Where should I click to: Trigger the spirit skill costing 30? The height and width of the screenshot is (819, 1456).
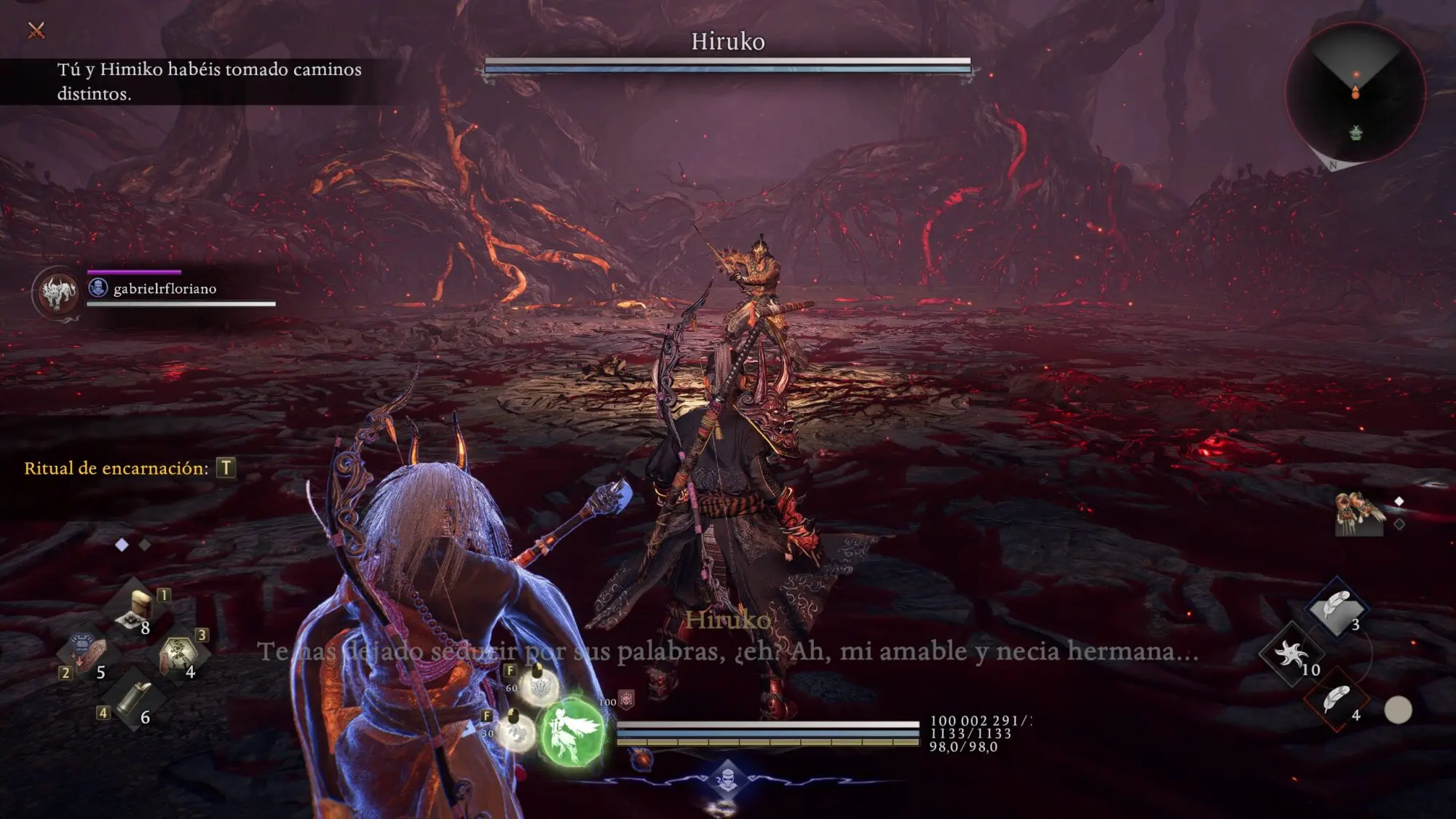pyautogui.click(x=517, y=730)
